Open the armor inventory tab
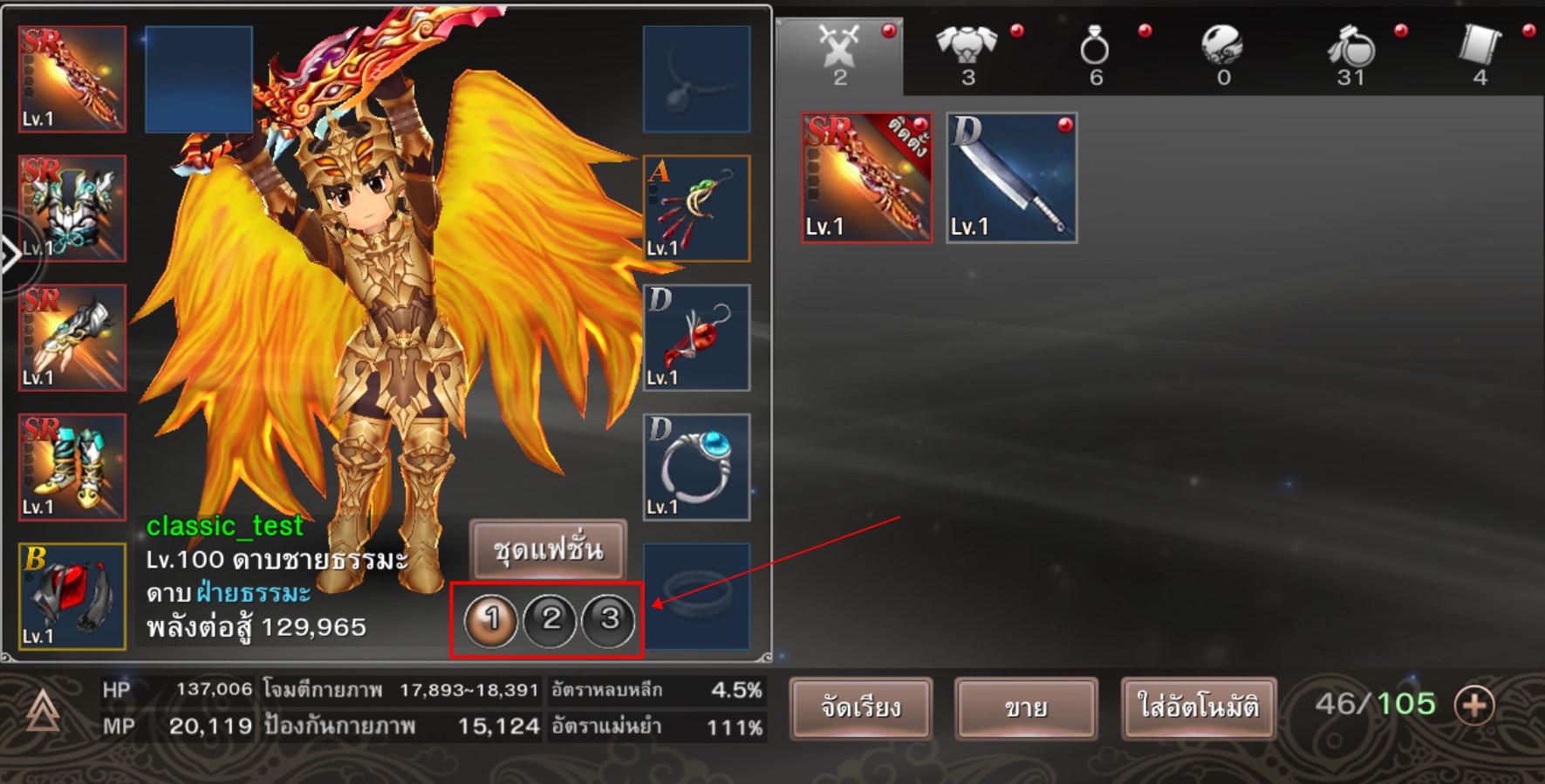This screenshot has width=1545, height=784. [967, 54]
